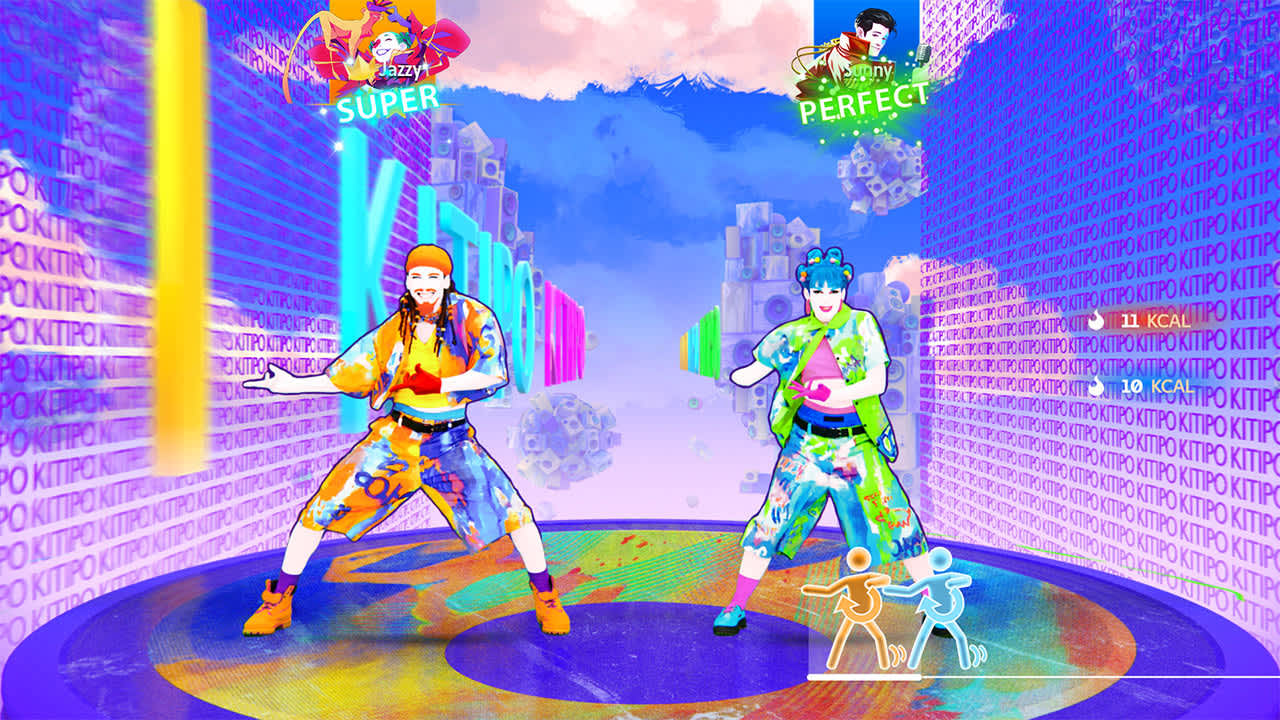Click the flame icon beside 11 KCAL

tap(1096, 321)
